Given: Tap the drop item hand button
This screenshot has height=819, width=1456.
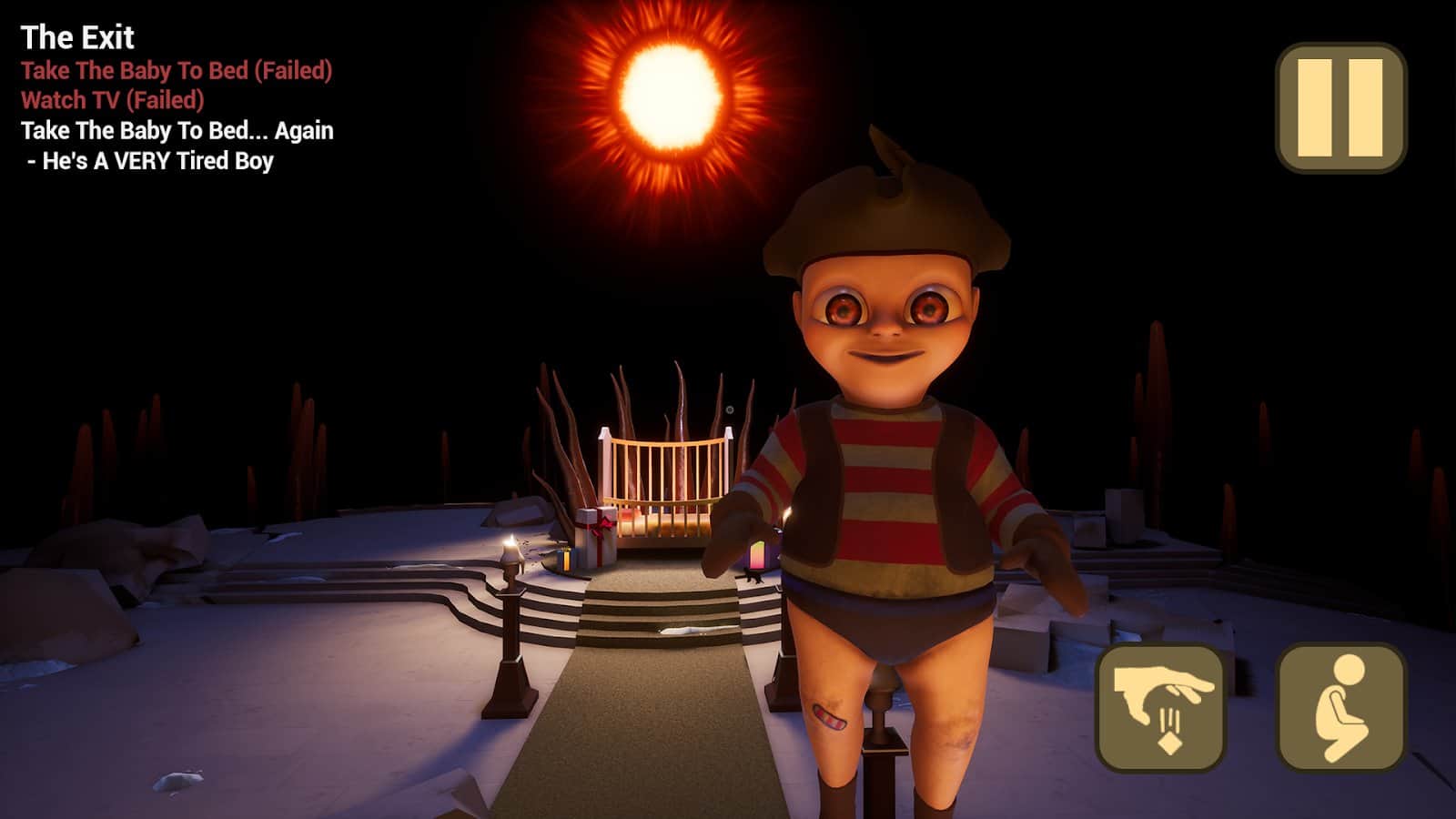Looking at the screenshot, I should pos(1160,708).
